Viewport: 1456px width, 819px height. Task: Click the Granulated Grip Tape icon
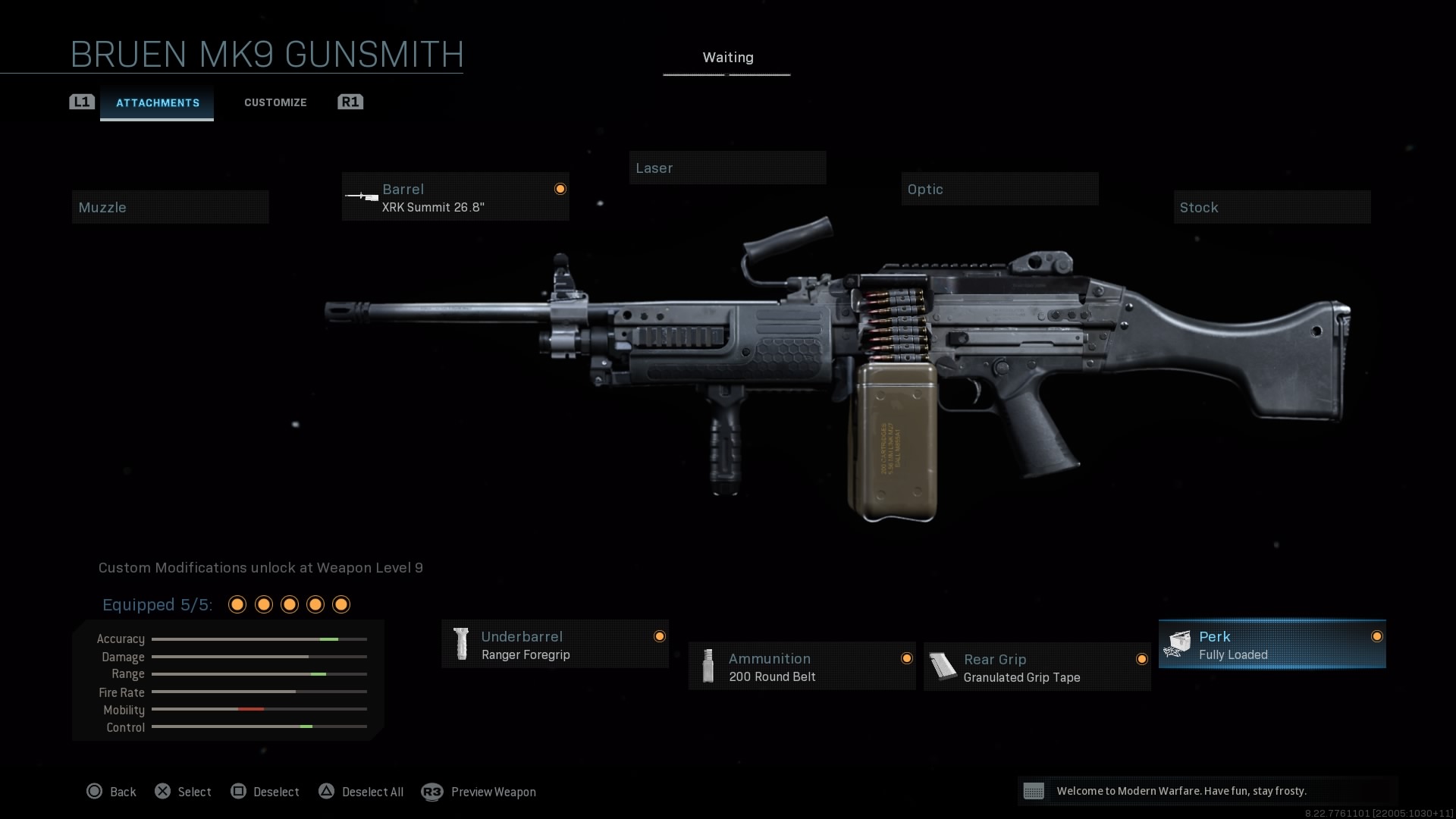click(943, 666)
